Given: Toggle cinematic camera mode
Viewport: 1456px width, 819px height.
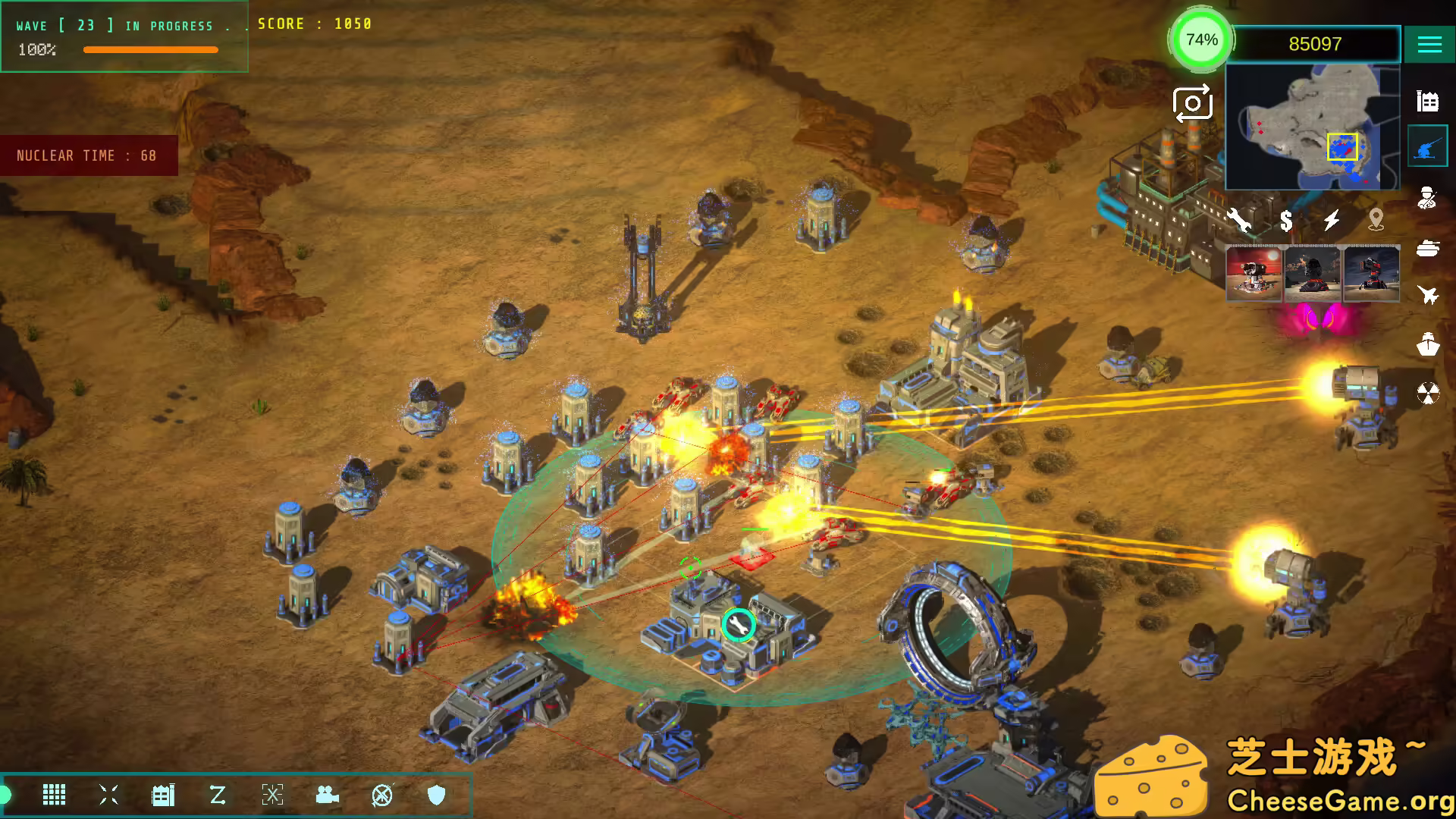Looking at the screenshot, I should (326, 795).
